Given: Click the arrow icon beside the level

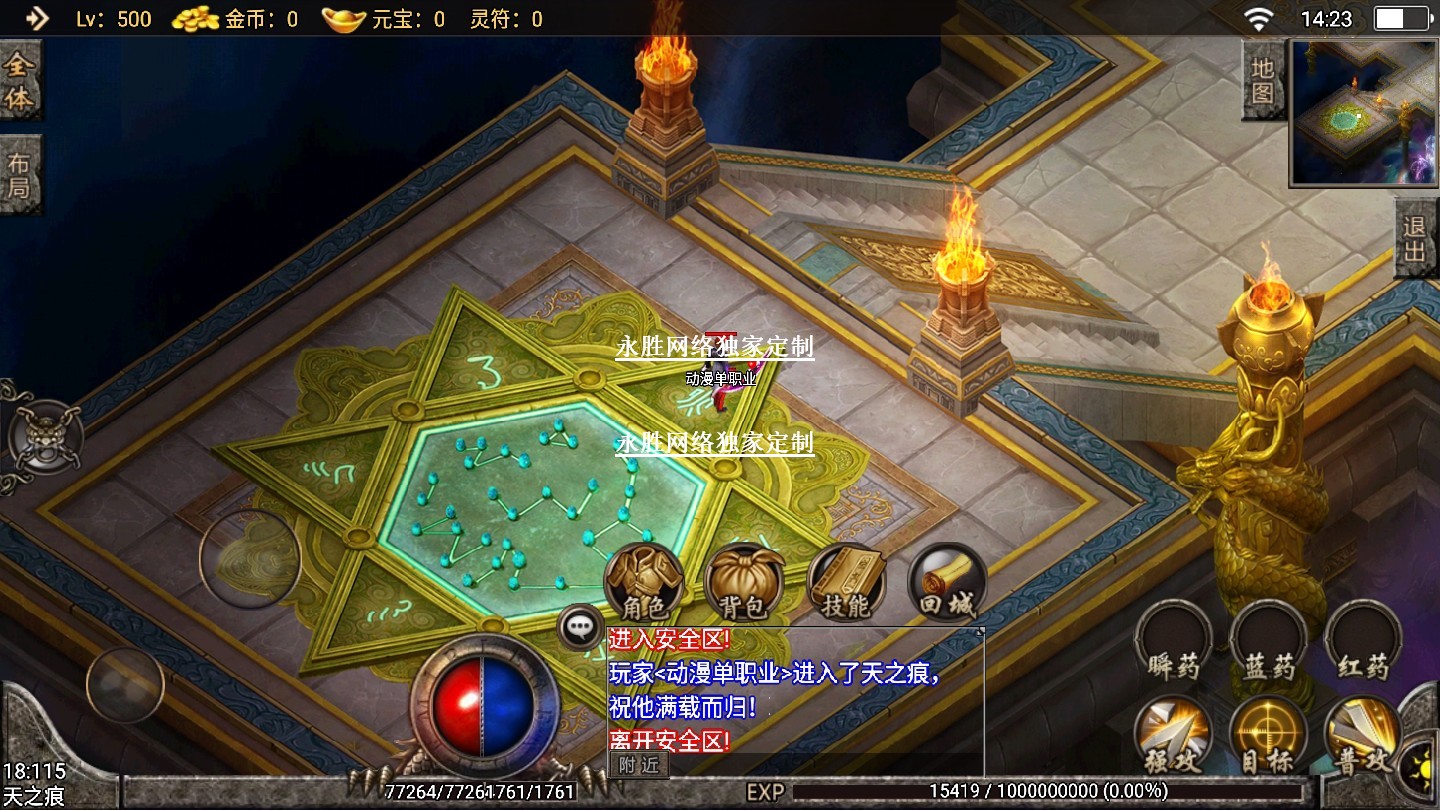Looking at the screenshot, I should coord(36,18).
